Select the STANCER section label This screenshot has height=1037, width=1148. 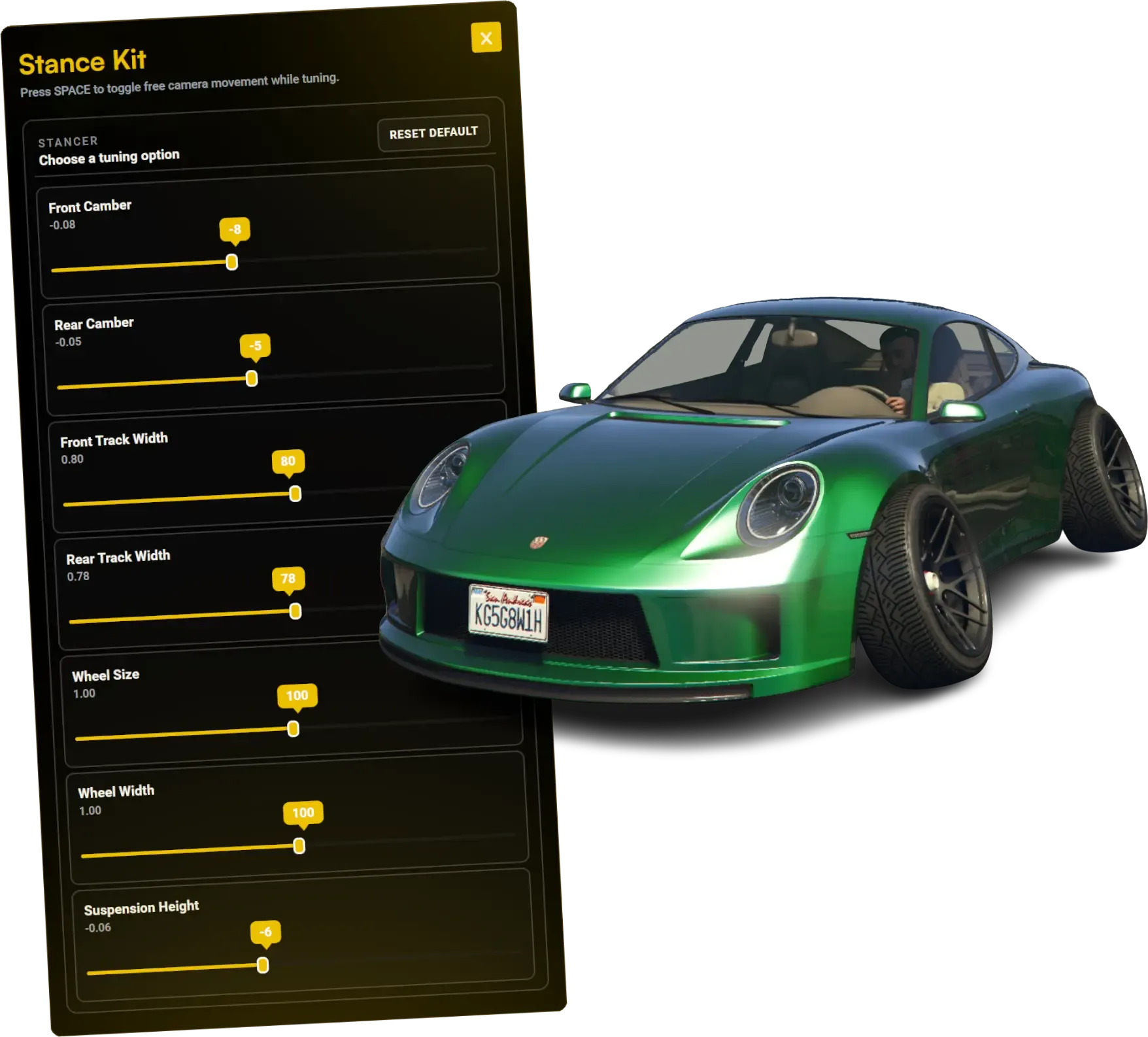click(67, 140)
